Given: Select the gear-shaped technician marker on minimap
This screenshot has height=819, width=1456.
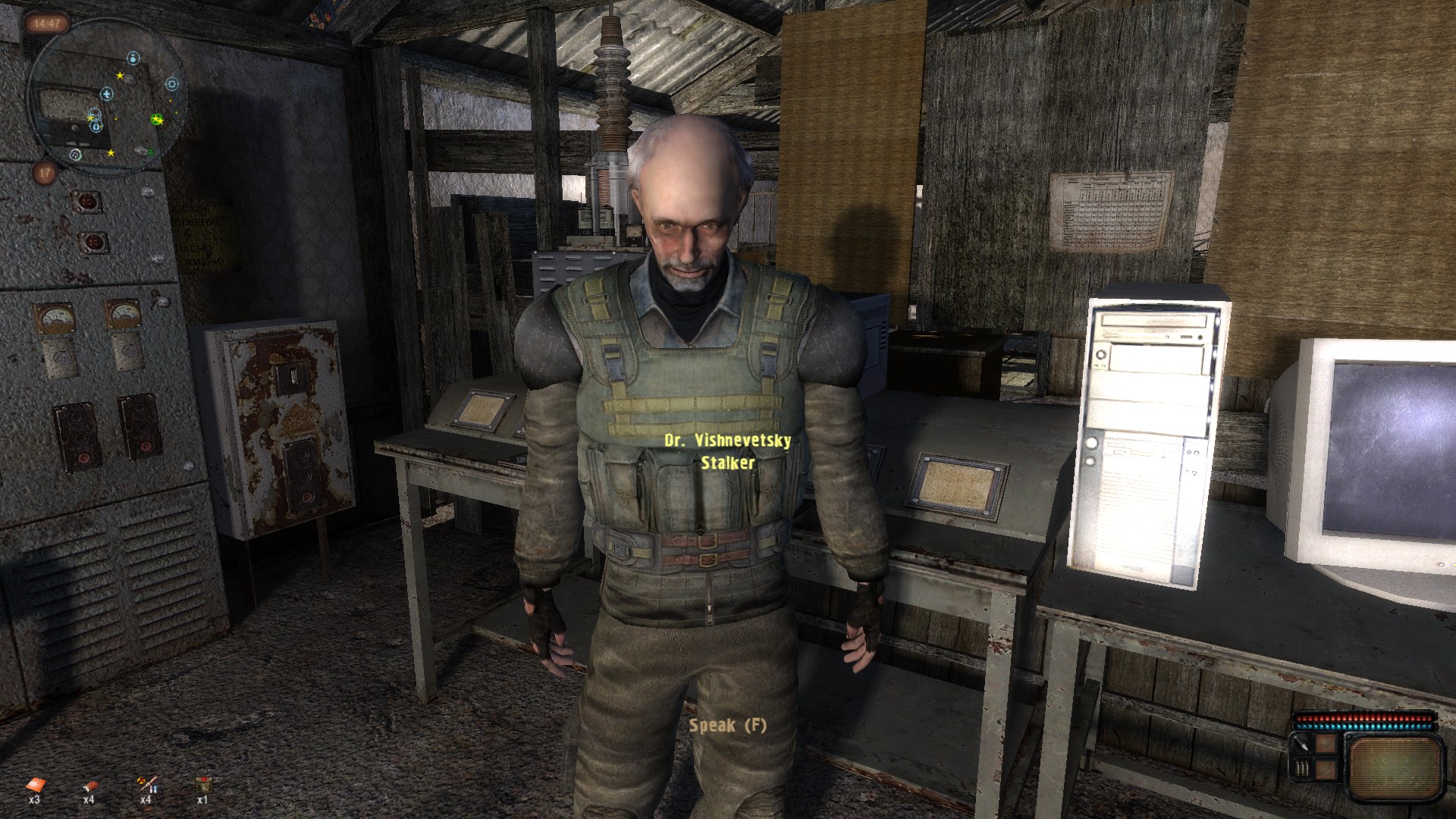Looking at the screenshot, I should pyautogui.click(x=171, y=83).
